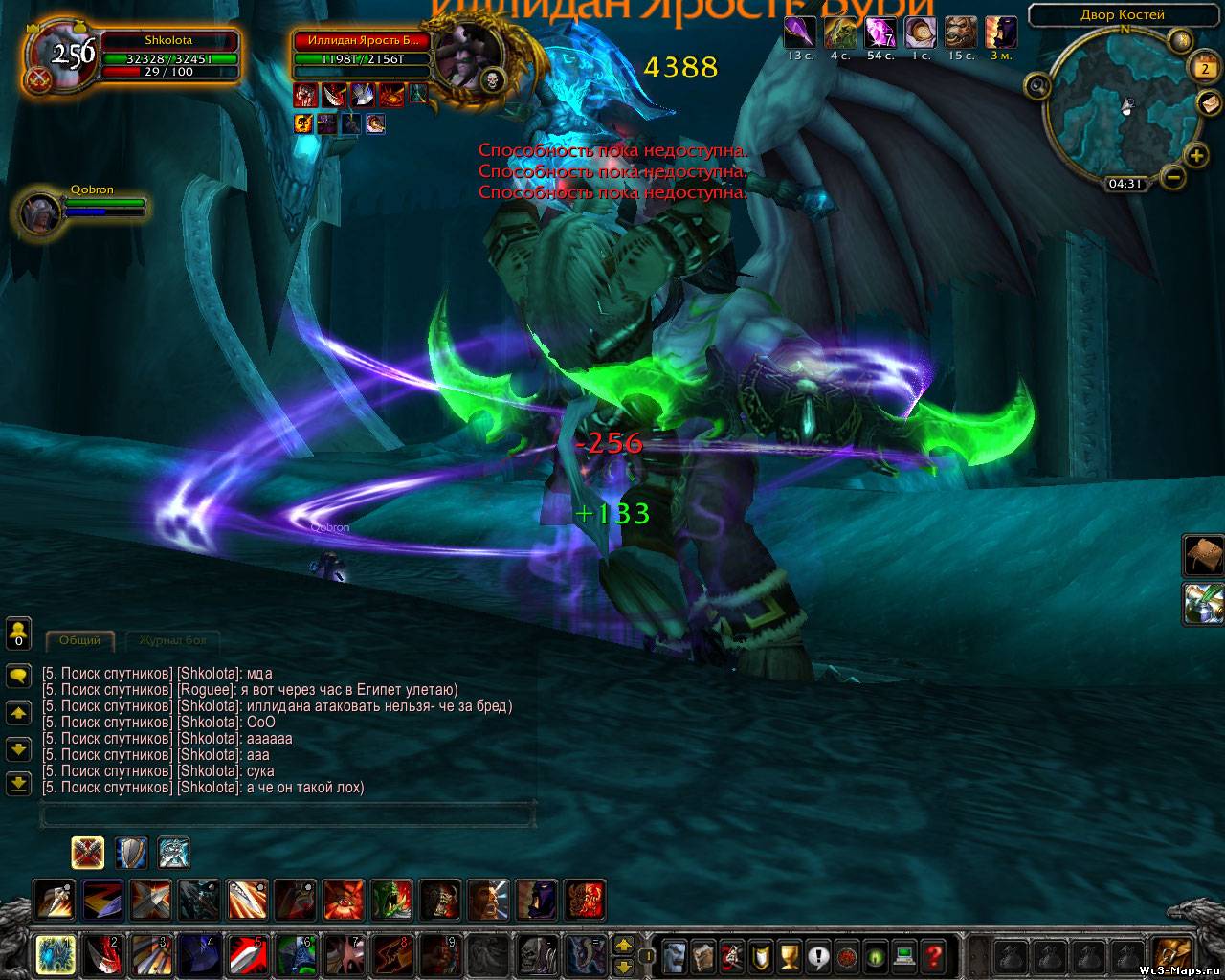Select the crossed-swords Battle Stance icon
1225x980 pixels.
[88, 852]
